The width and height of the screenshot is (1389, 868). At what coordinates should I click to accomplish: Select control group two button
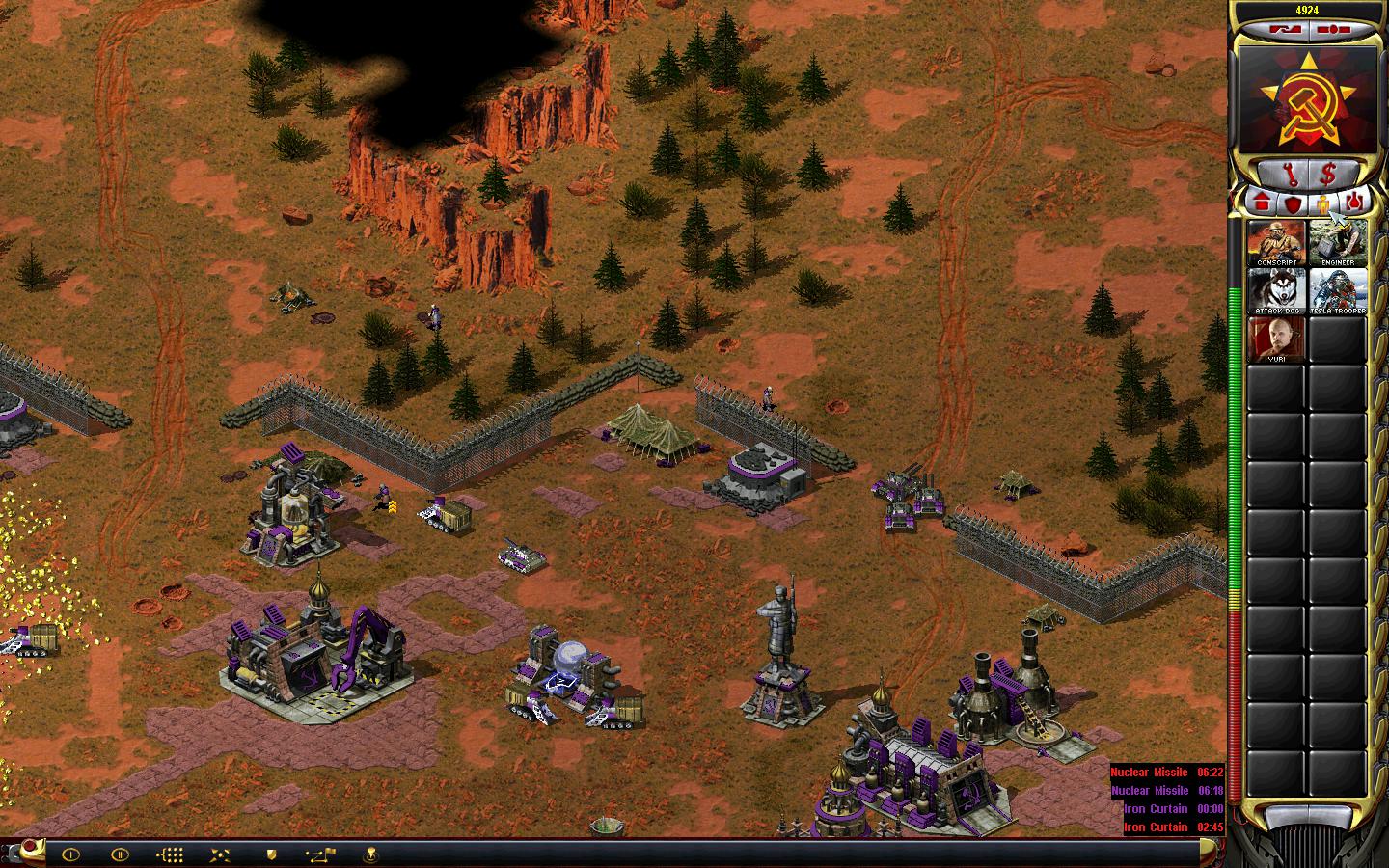point(120,854)
